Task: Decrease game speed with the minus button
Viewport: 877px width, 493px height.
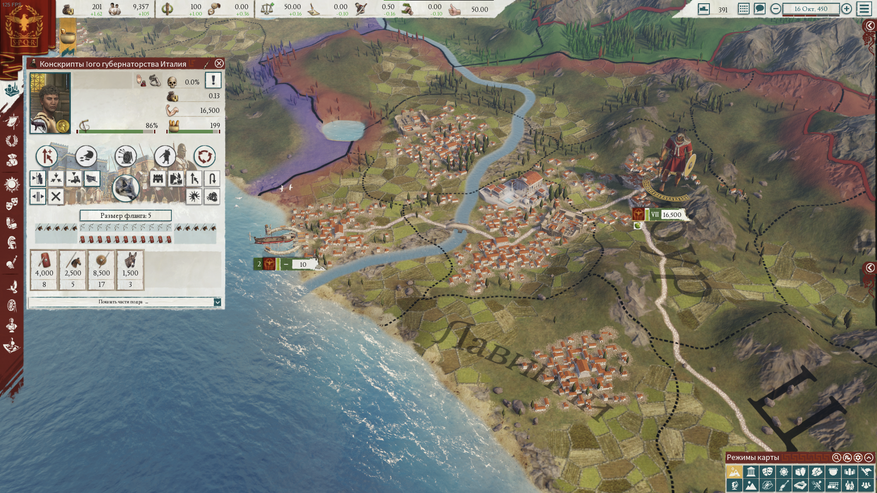Action: click(x=775, y=9)
